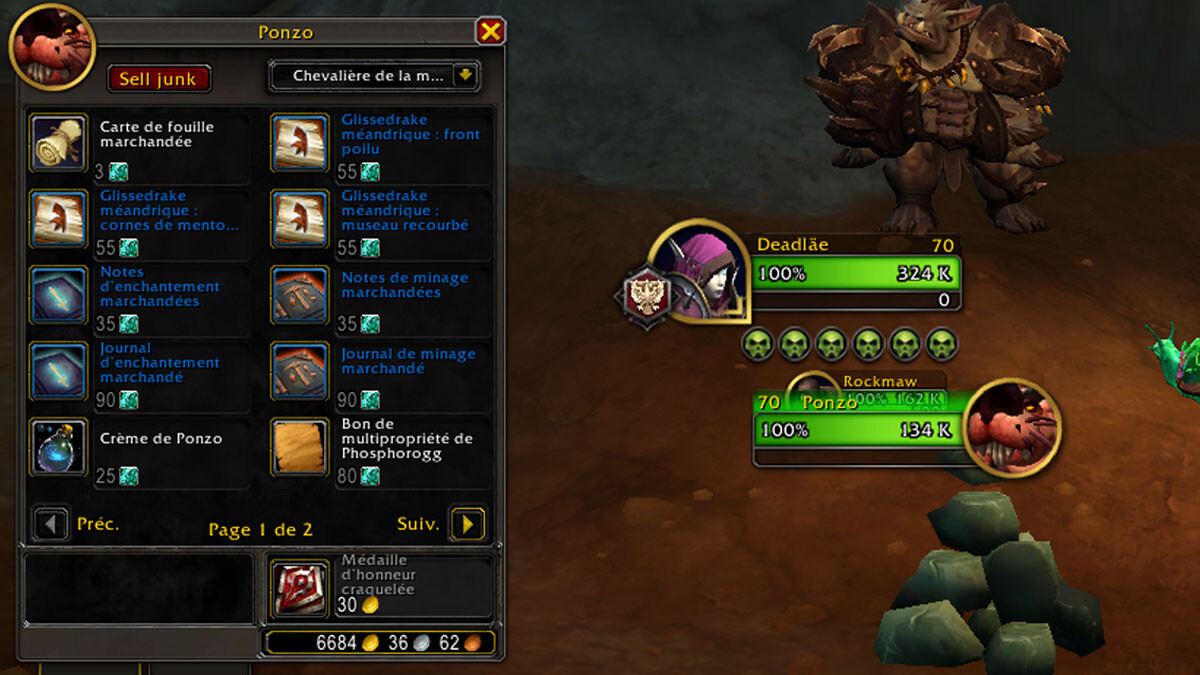This screenshot has height=675, width=1200.
Task: Click the Sell junk button
Action: click(x=159, y=79)
